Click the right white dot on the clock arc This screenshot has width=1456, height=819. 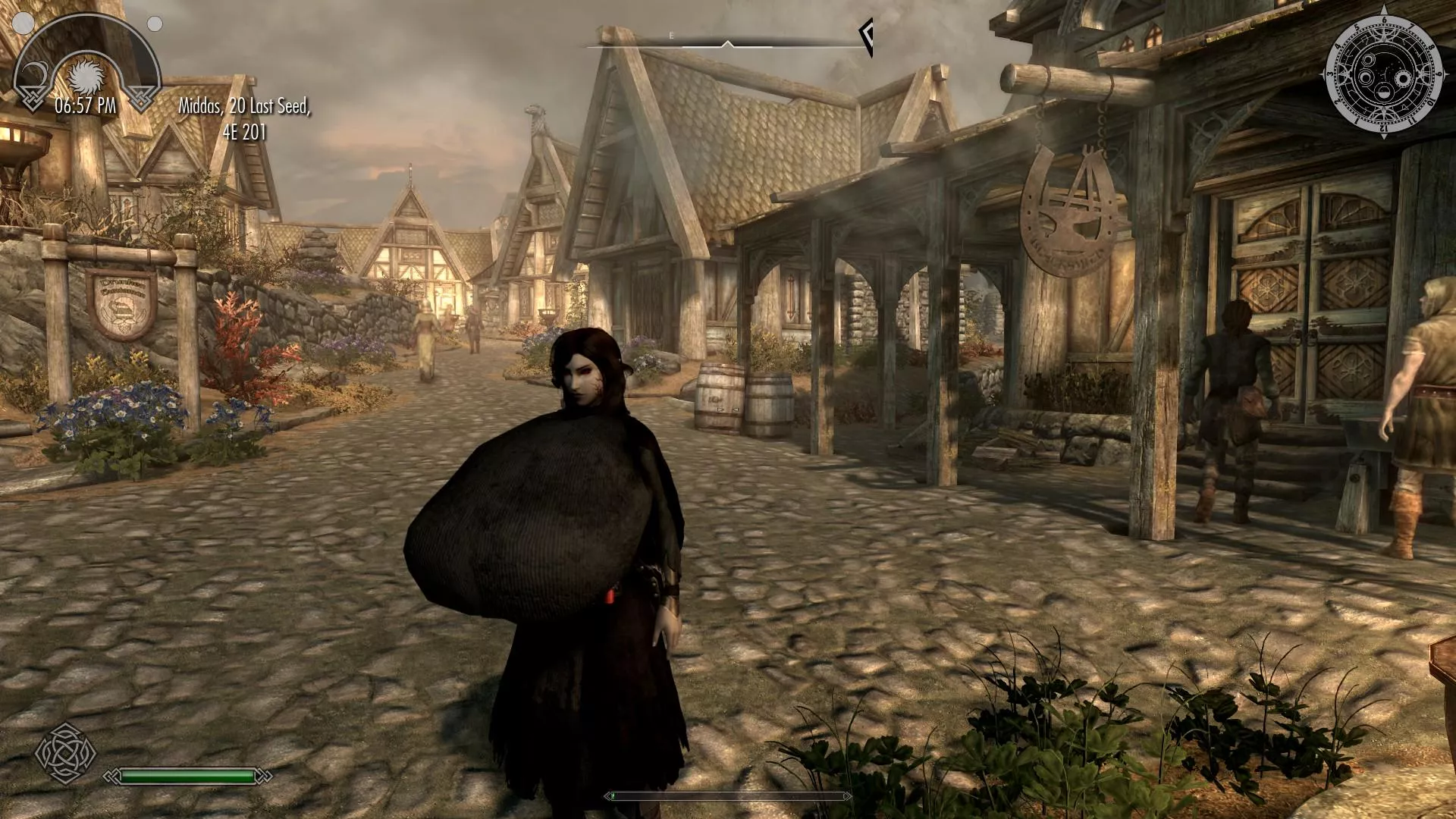155,24
